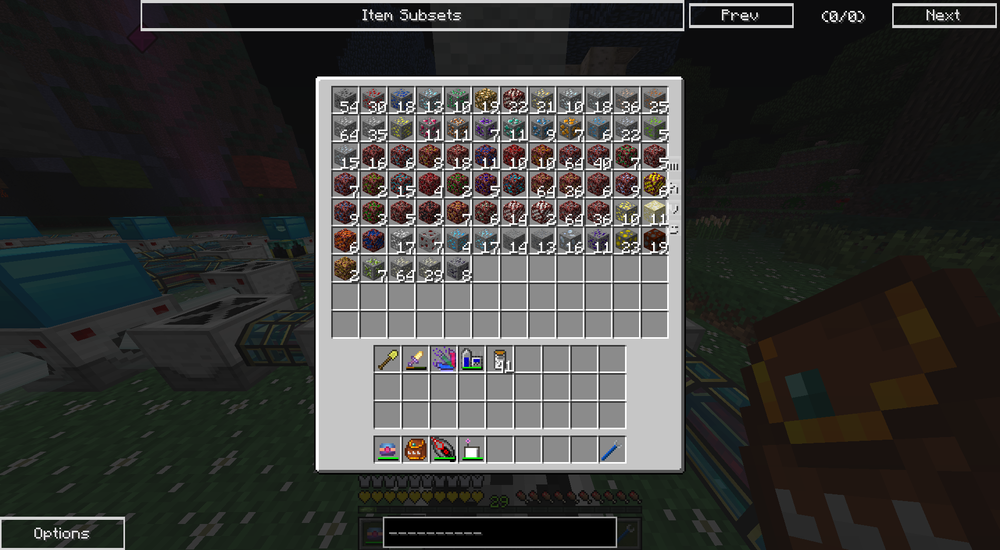
Task: Select the blue machine item with green bar
Action: click(472, 359)
